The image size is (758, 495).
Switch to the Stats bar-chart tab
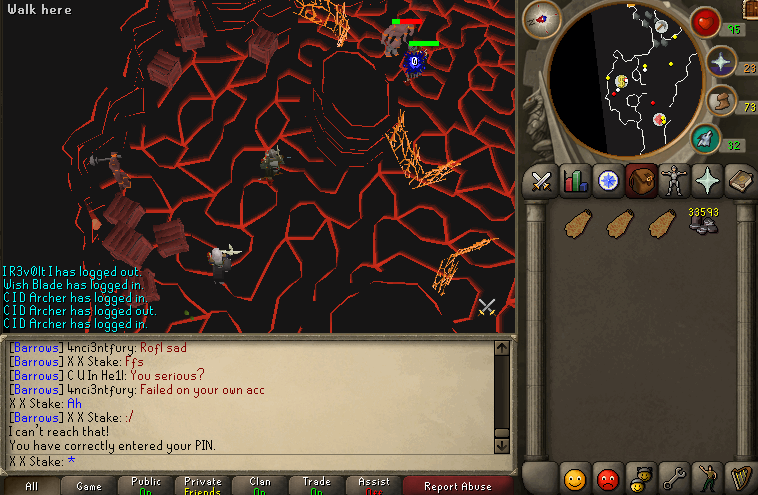(575, 181)
